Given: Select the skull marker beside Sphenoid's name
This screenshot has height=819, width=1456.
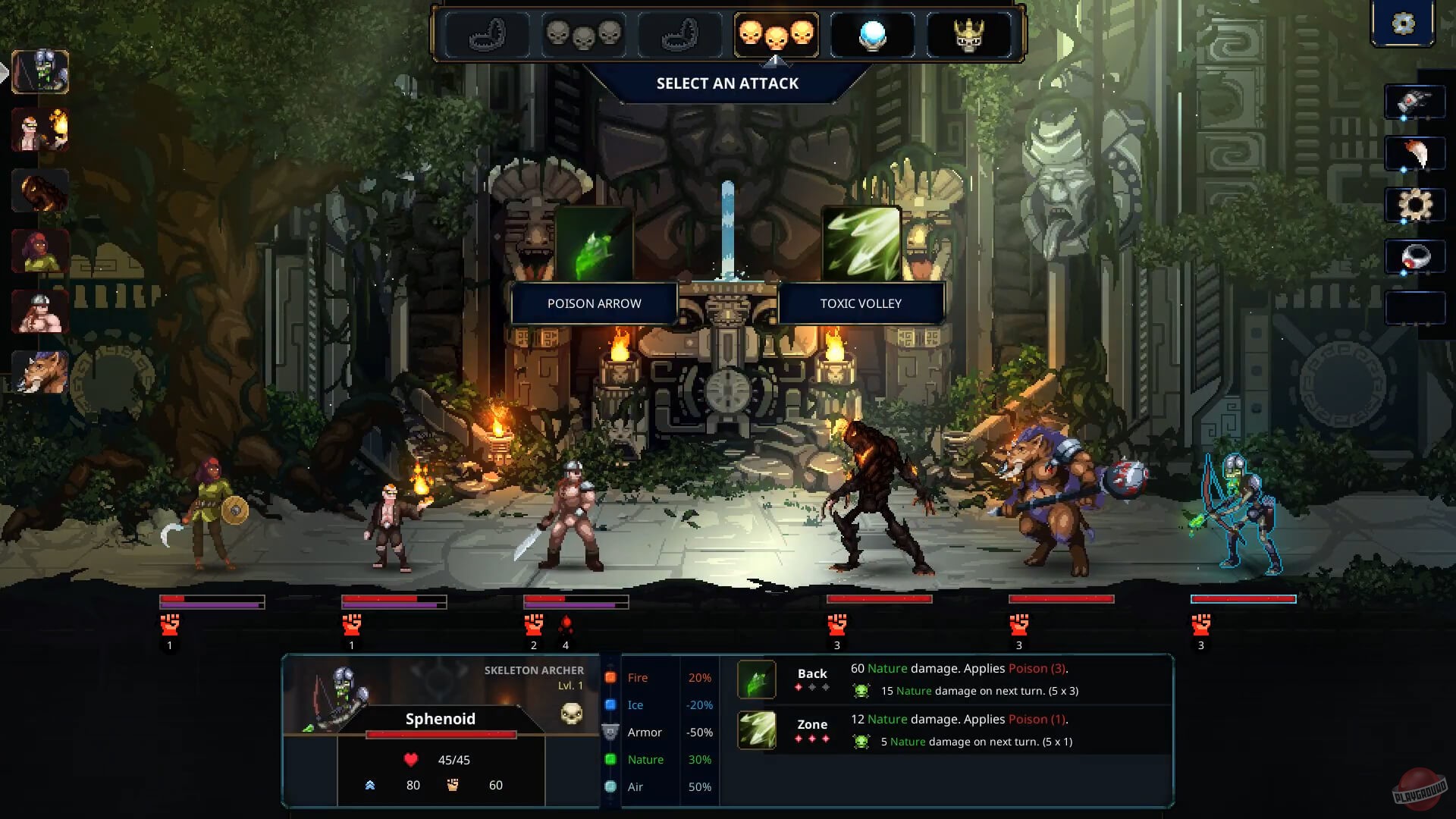Looking at the screenshot, I should (570, 714).
